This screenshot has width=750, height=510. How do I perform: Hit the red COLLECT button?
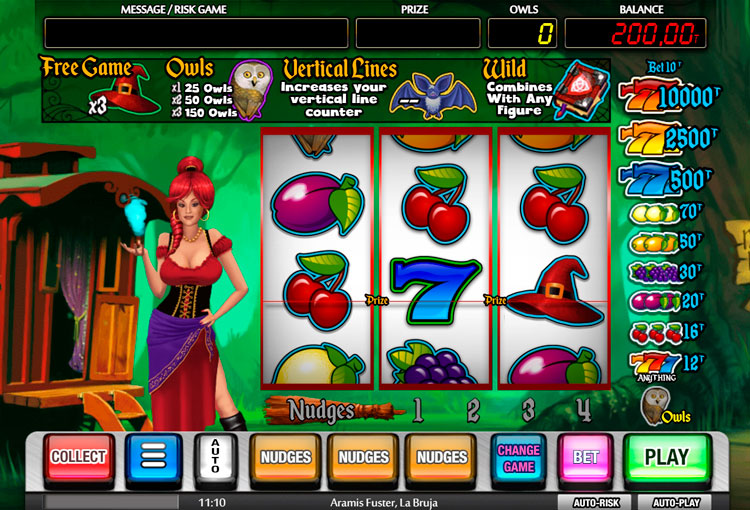[x=78, y=458]
